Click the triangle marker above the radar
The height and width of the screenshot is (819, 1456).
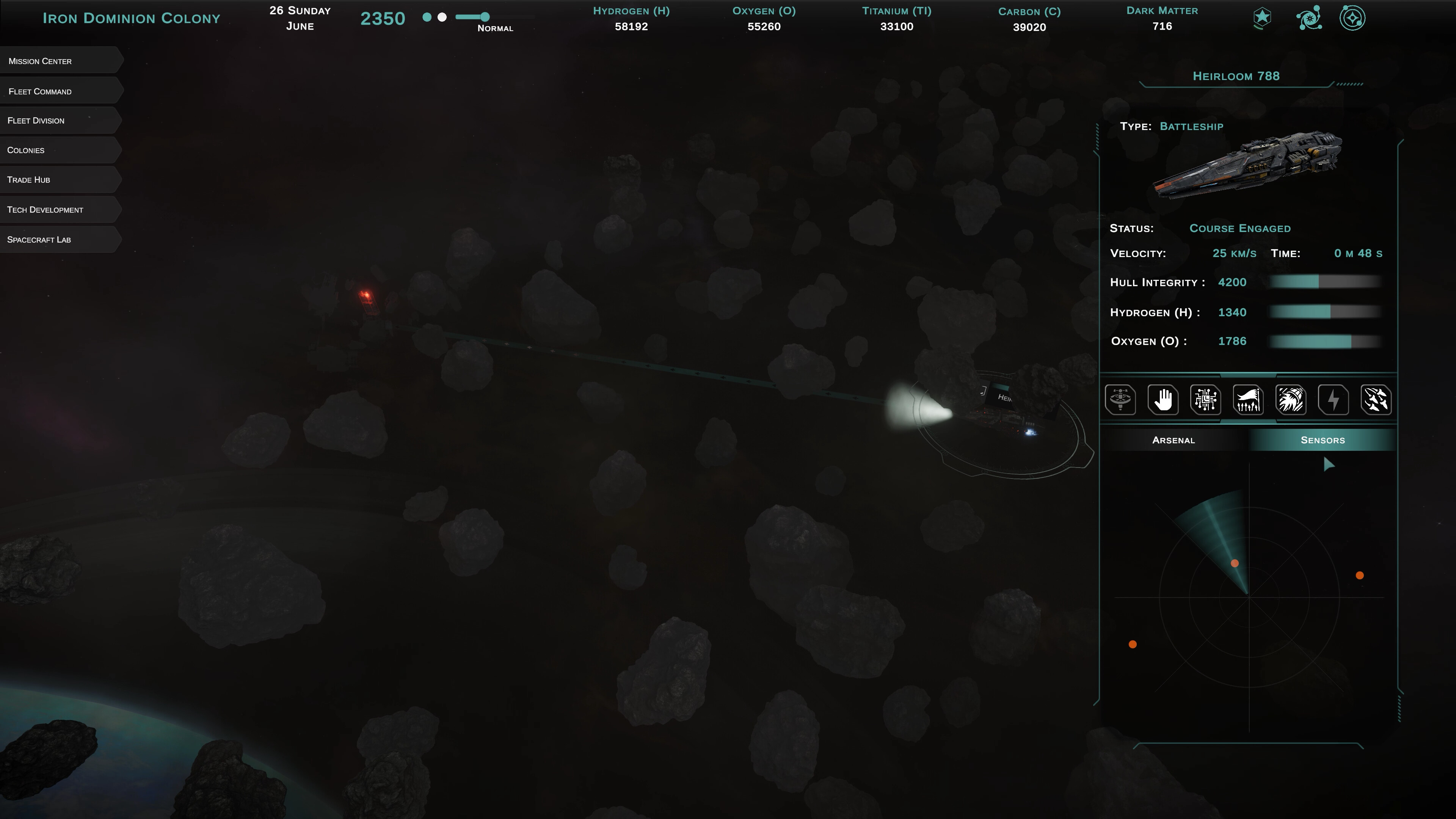tap(1329, 464)
